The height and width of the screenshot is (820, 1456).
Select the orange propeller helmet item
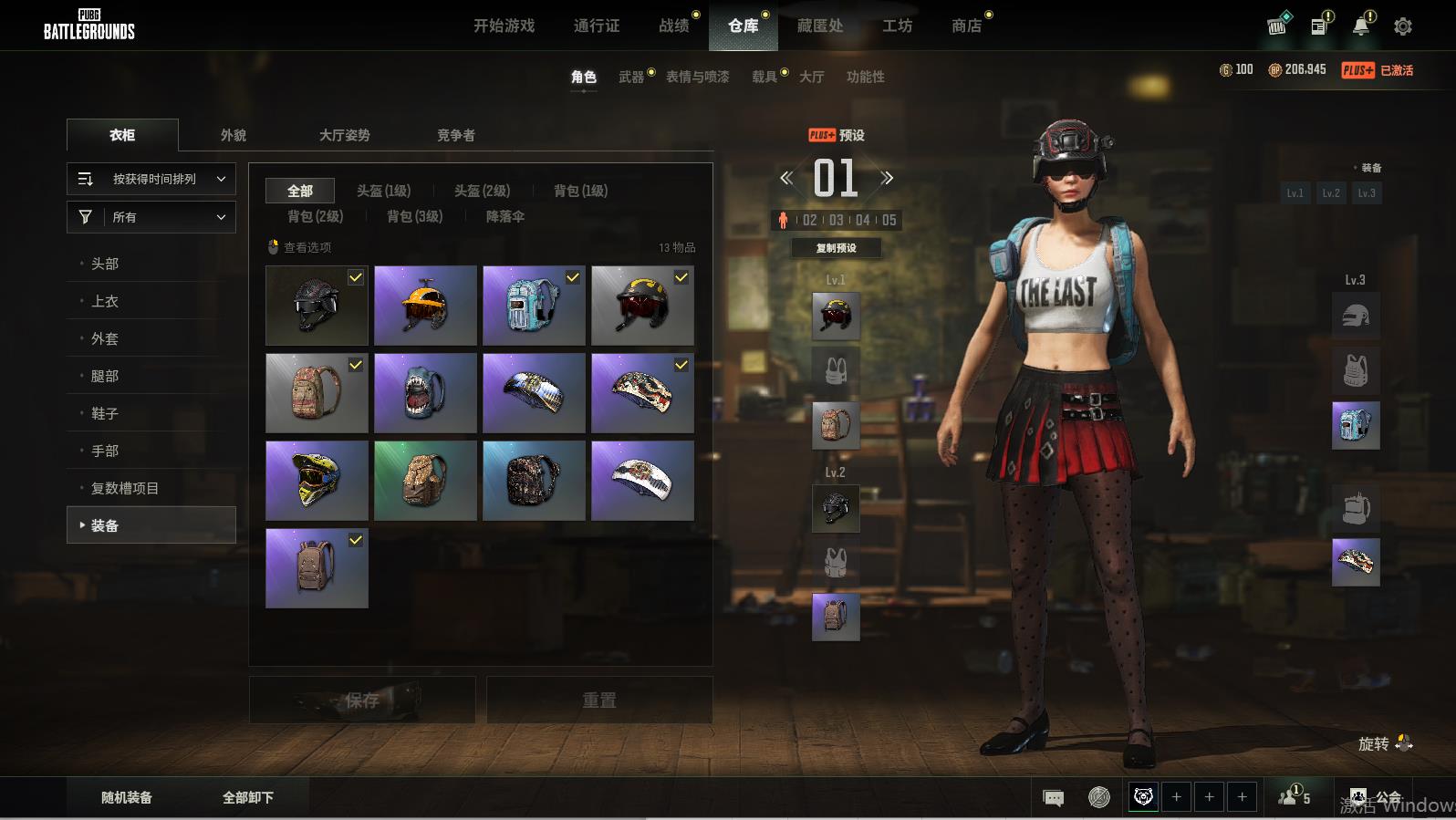pyautogui.click(x=425, y=306)
